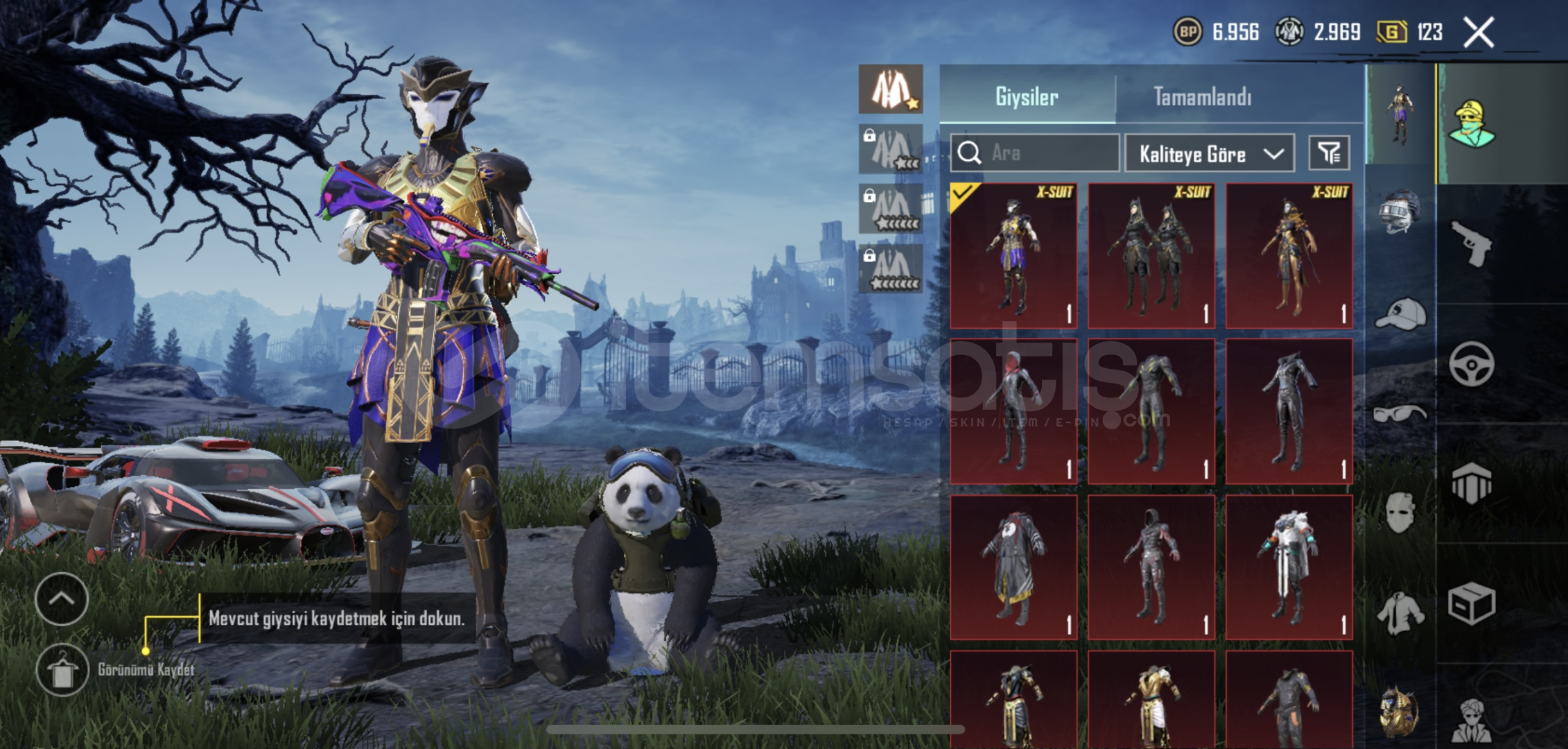Pick the golden pharaoh X-Suit outfit
Viewport: 1568px width, 749px height.
[1289, 255]
